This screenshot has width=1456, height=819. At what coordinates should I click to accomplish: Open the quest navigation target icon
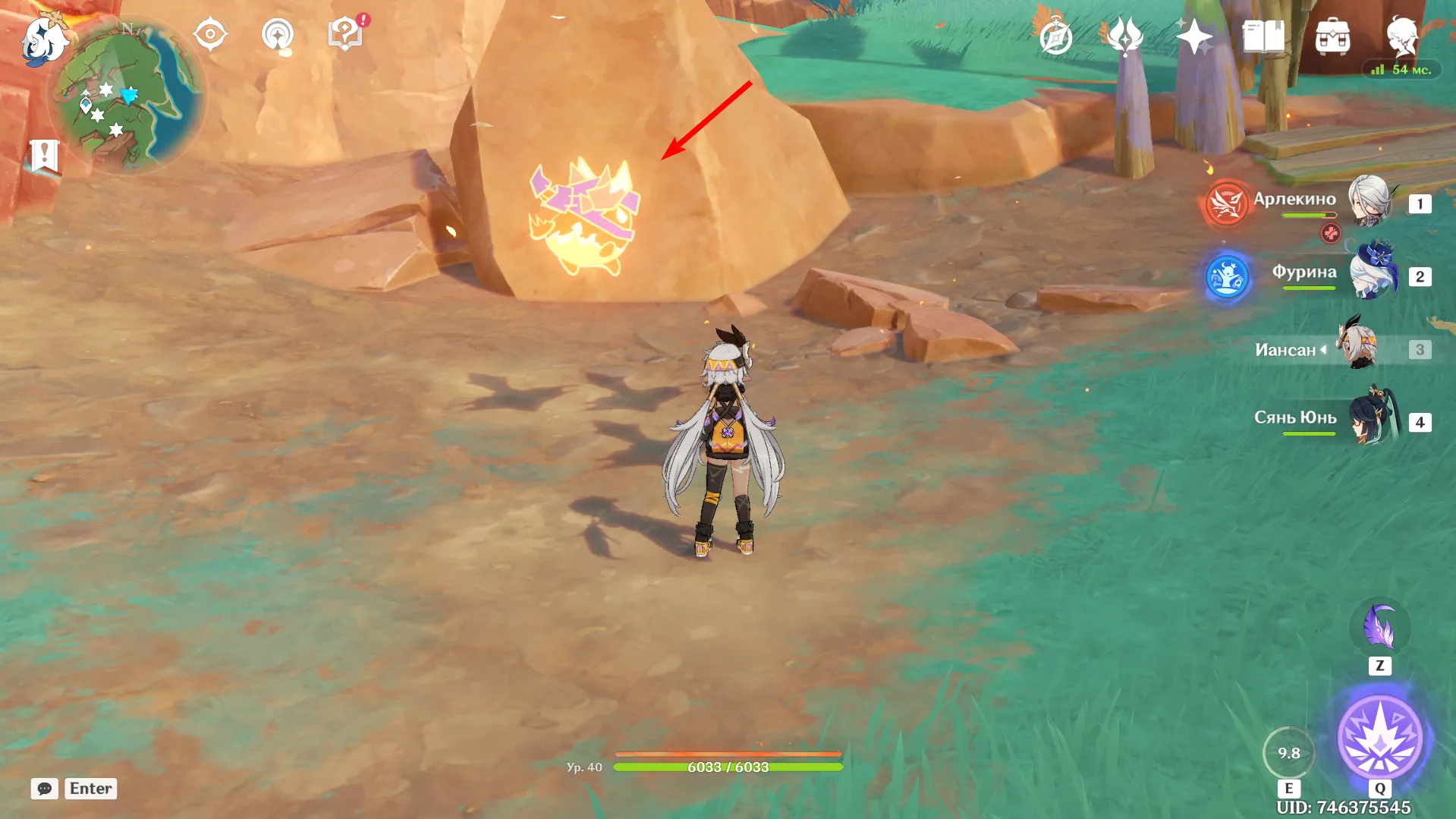tap(210, 34)
